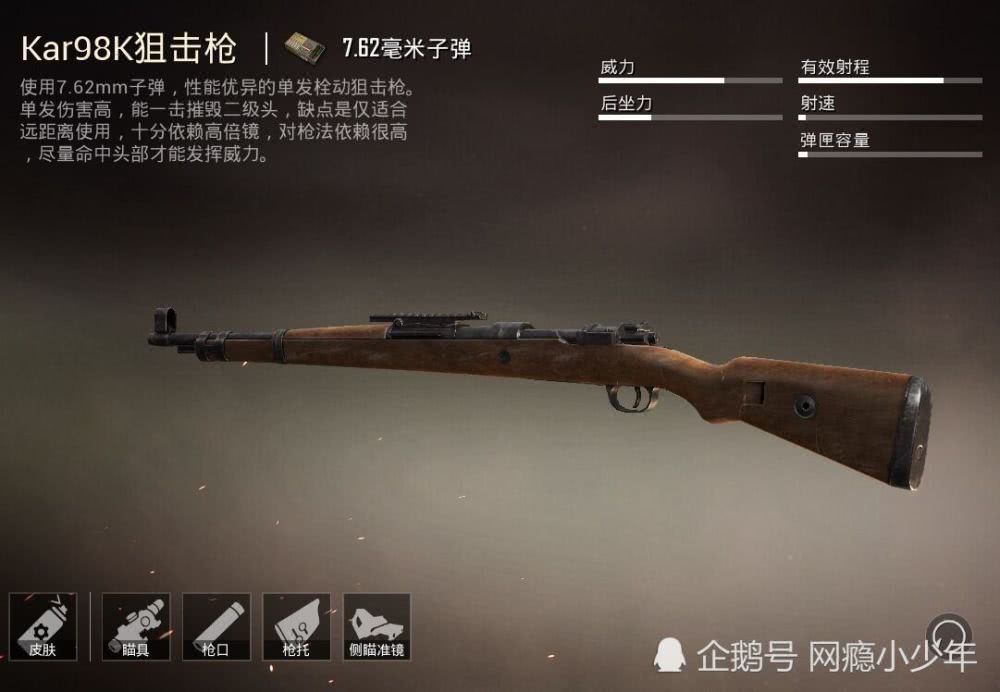Click the 7.62毫米子弹 ammo box icon

(x=304, y=48)
